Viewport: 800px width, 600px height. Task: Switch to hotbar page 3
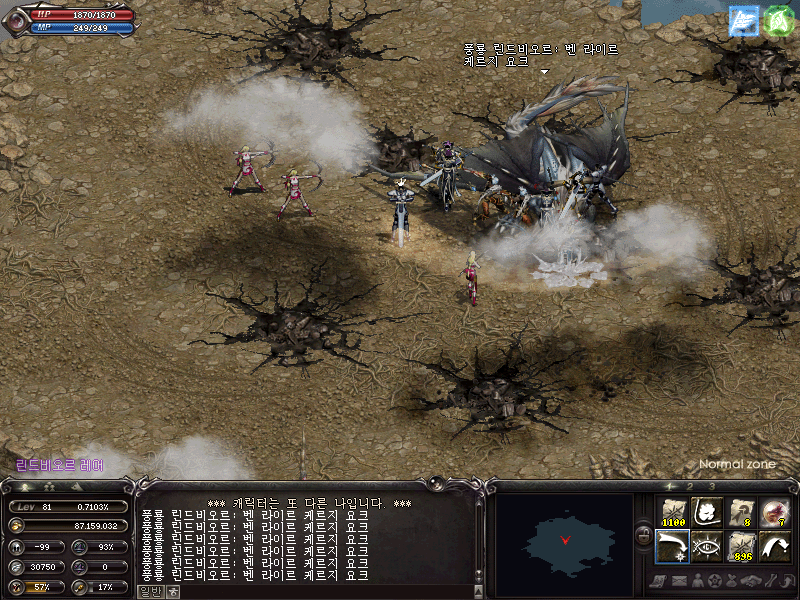click(x=712, y=486)
